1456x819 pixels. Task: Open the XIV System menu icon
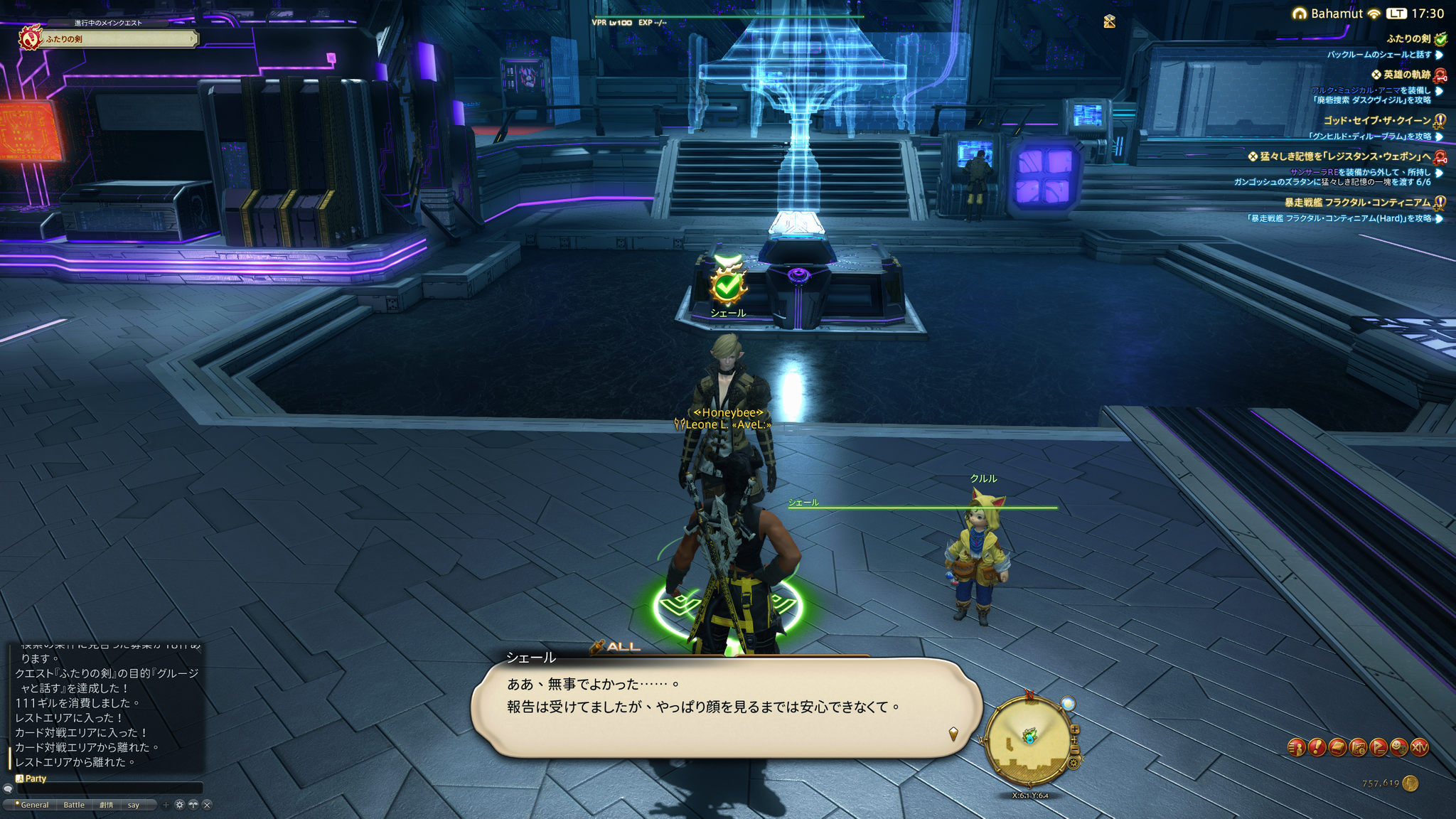[x=1420, y=747]
